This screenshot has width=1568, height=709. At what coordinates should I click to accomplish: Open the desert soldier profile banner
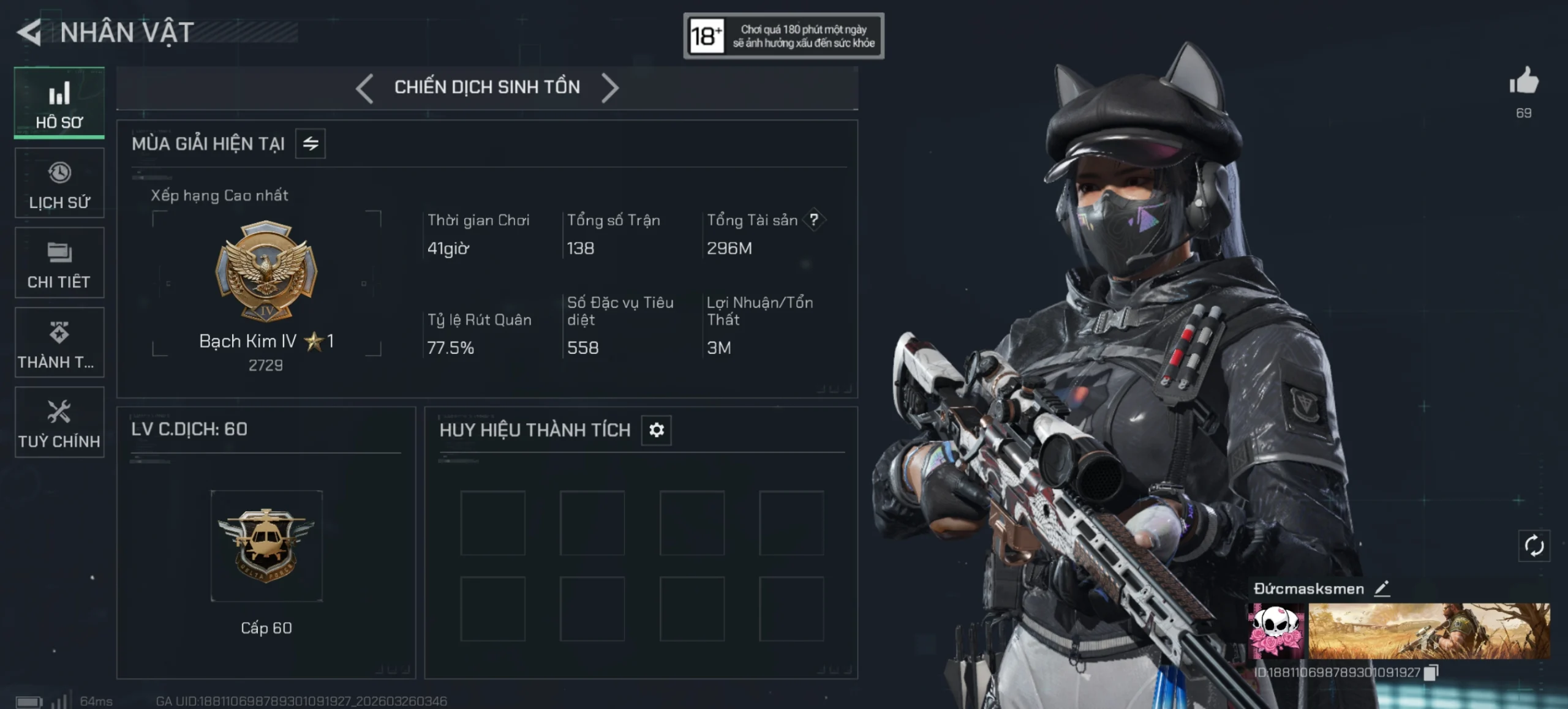click(x=1429, y=631)
